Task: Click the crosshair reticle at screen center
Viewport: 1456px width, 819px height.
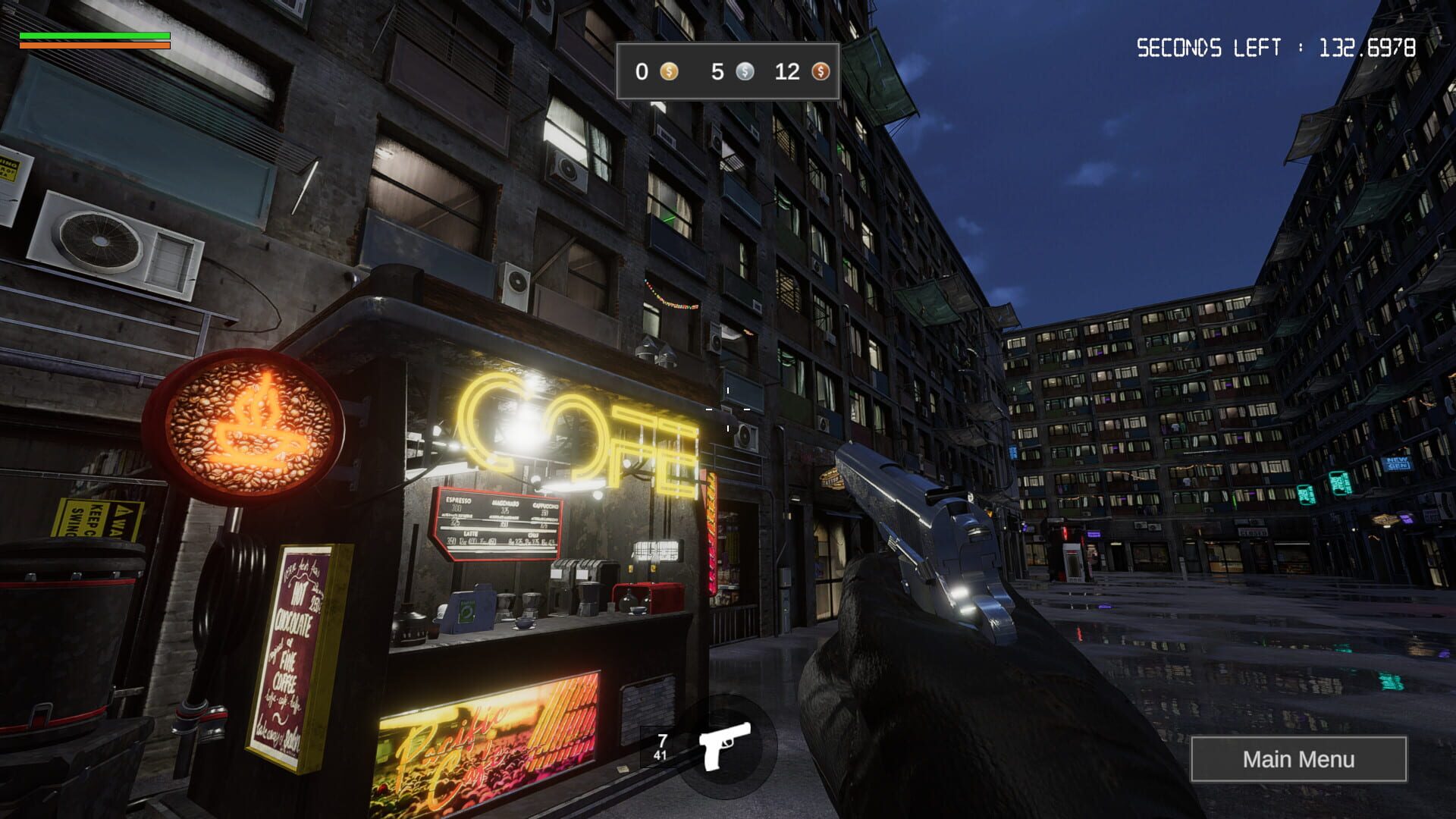Action: 726,409
